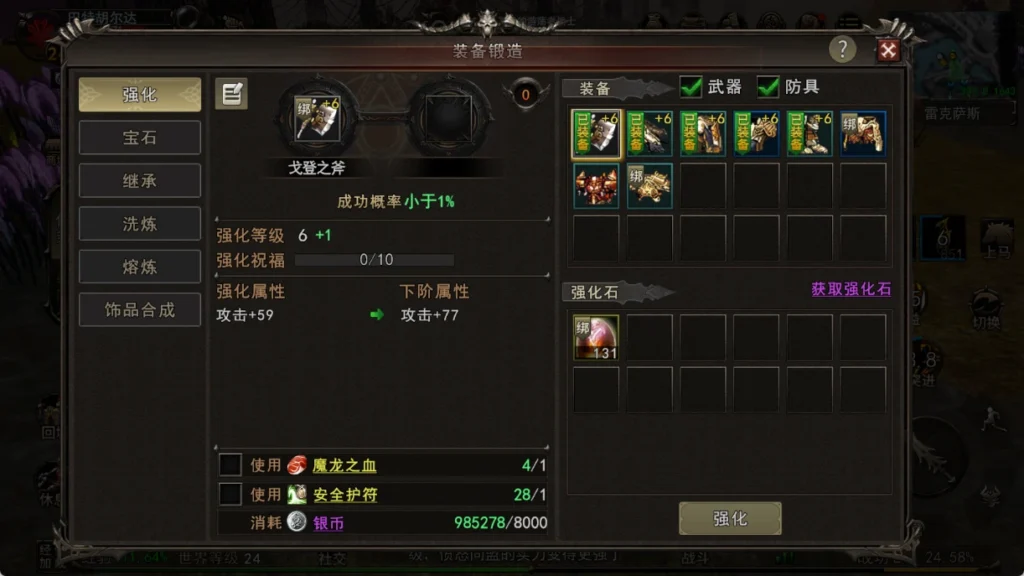Close the 装备锻造 forging window
The width and height of the screenshot is (1024, 576).
pos(887,50)
